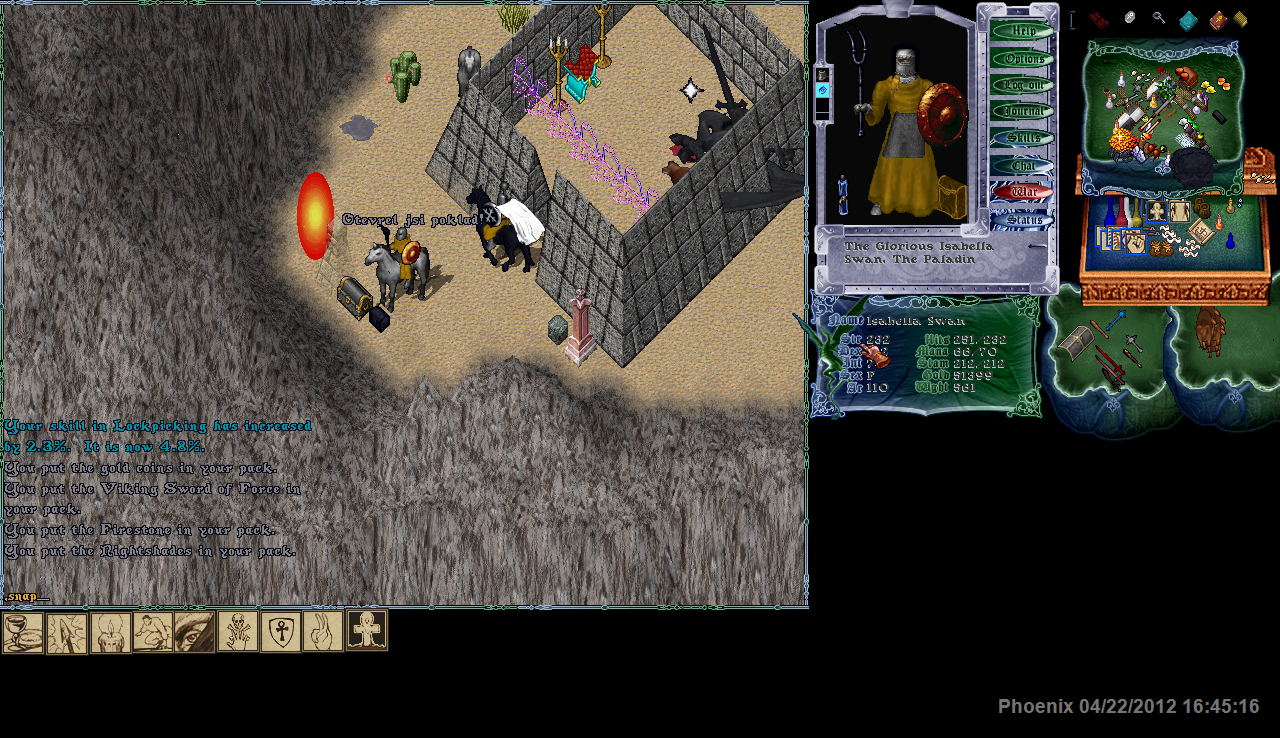Show the Skills list
Screen dimensions: 1280x738
(x=1023, y=138)
